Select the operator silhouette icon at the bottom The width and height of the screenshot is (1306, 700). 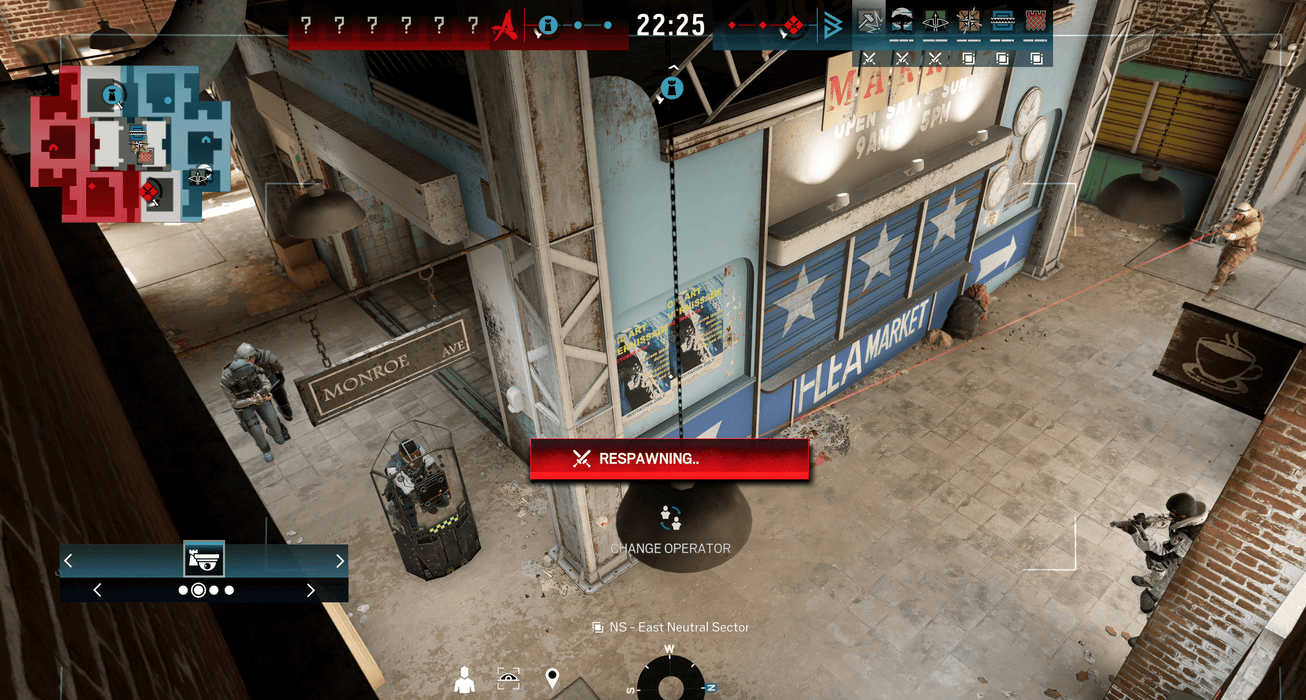click(464, 680)
